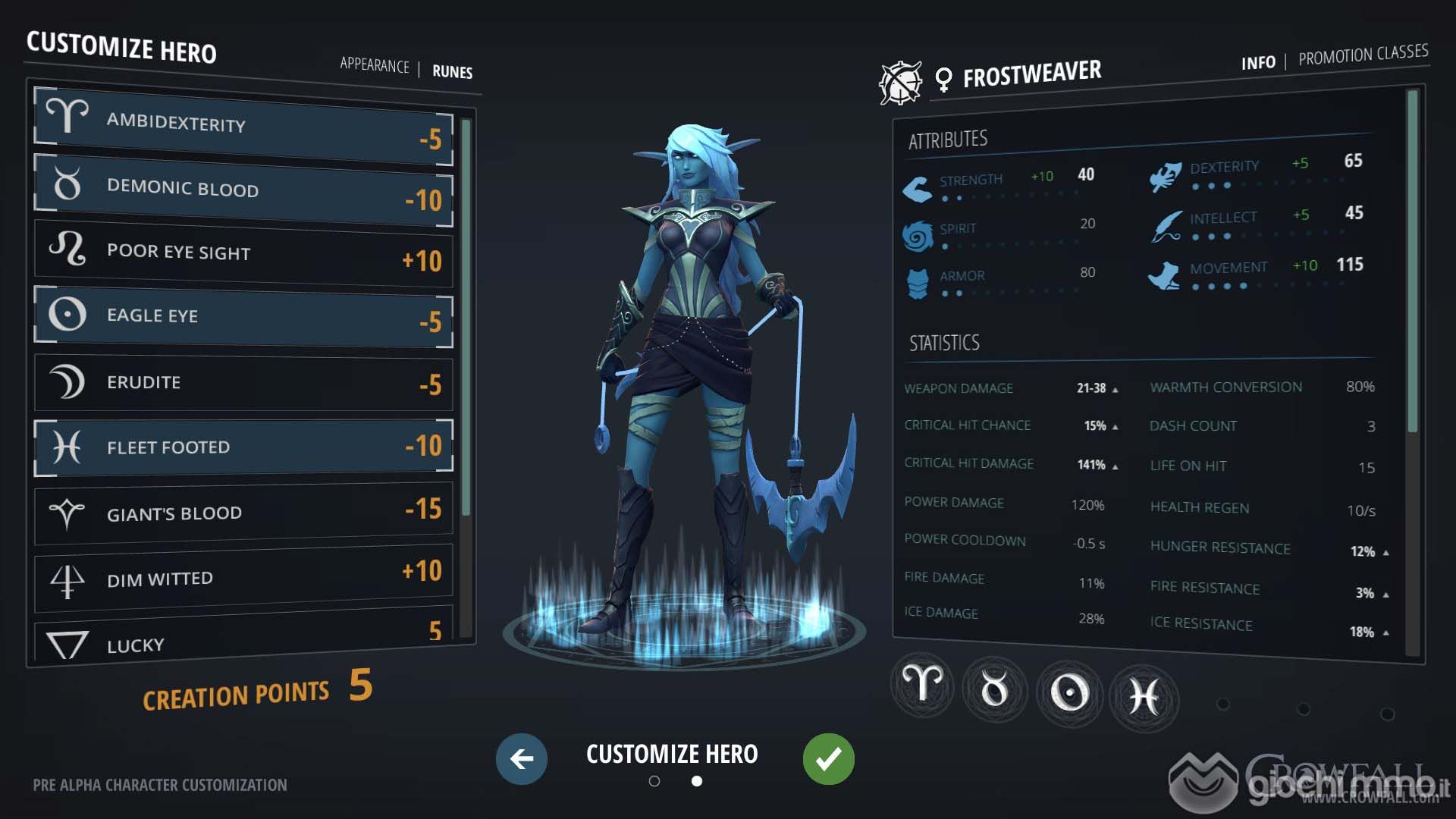Screen dimensions: 1456x819
Task: View the Promotion Classes tab
Action: (x=1363, y=55)
